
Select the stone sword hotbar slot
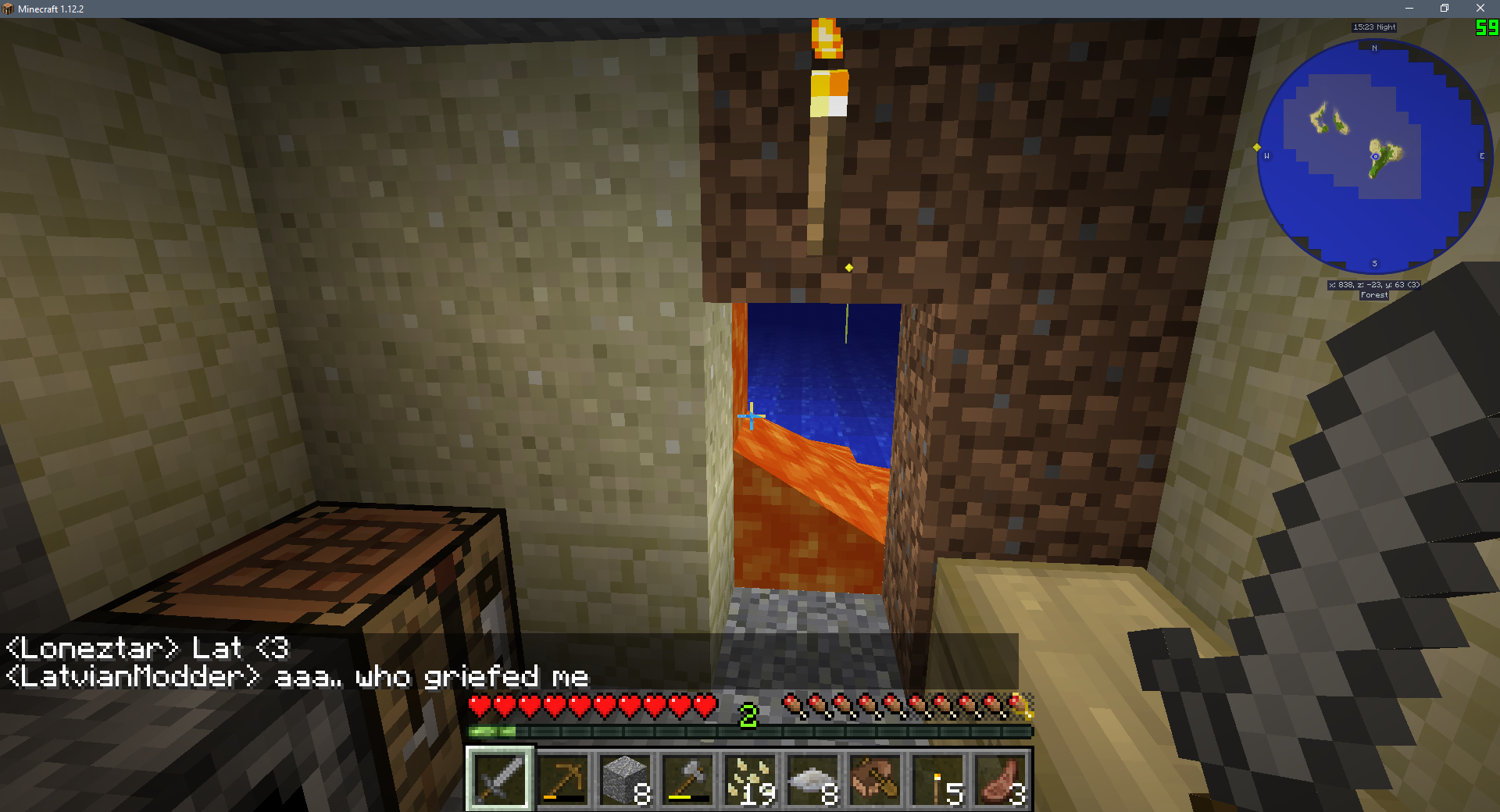click(500, 778)
